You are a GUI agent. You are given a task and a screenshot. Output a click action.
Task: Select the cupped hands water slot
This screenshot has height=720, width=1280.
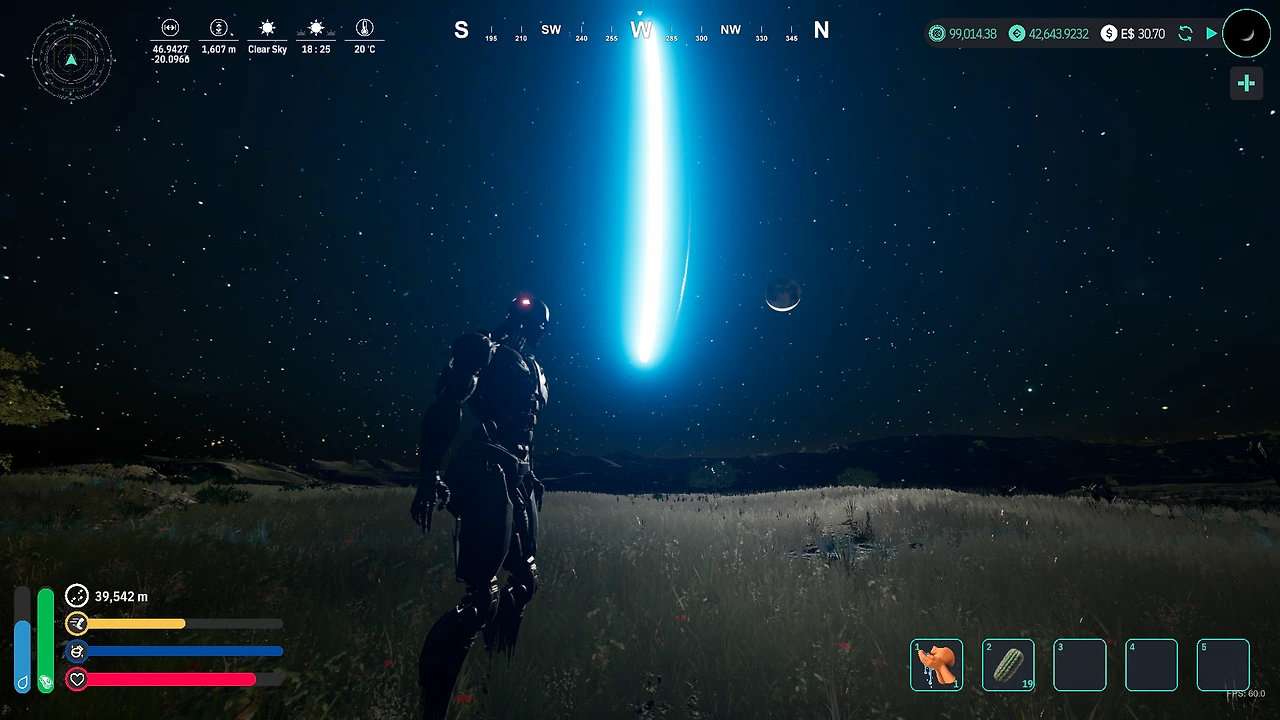click(937, 665)
